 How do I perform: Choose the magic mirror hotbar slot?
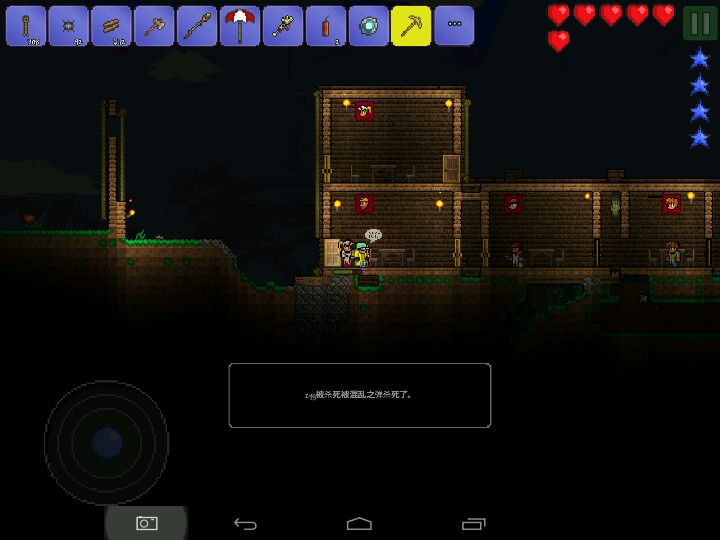click(x=369, y=26)
